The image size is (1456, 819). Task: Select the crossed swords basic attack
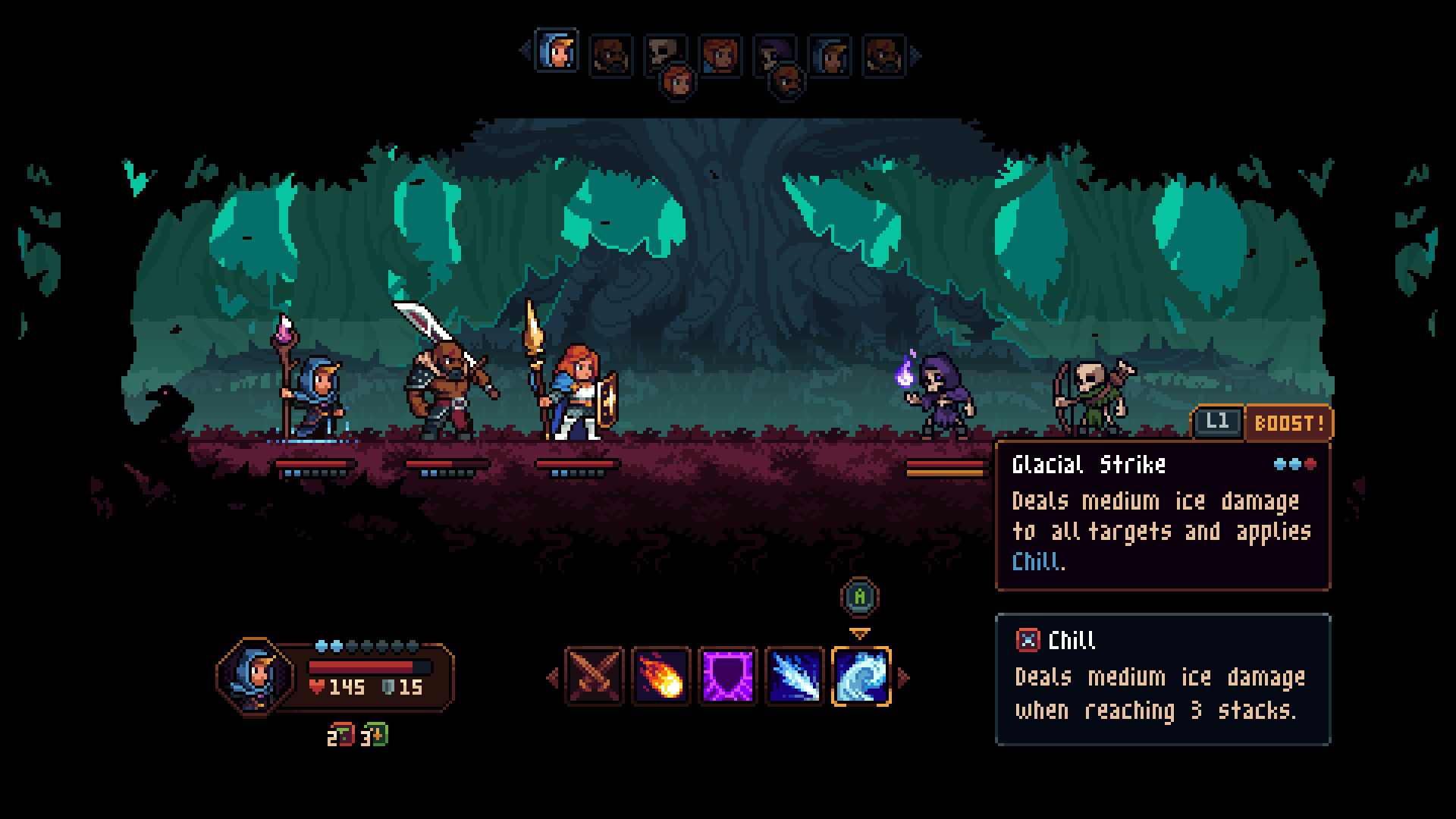tap(595, 676)
